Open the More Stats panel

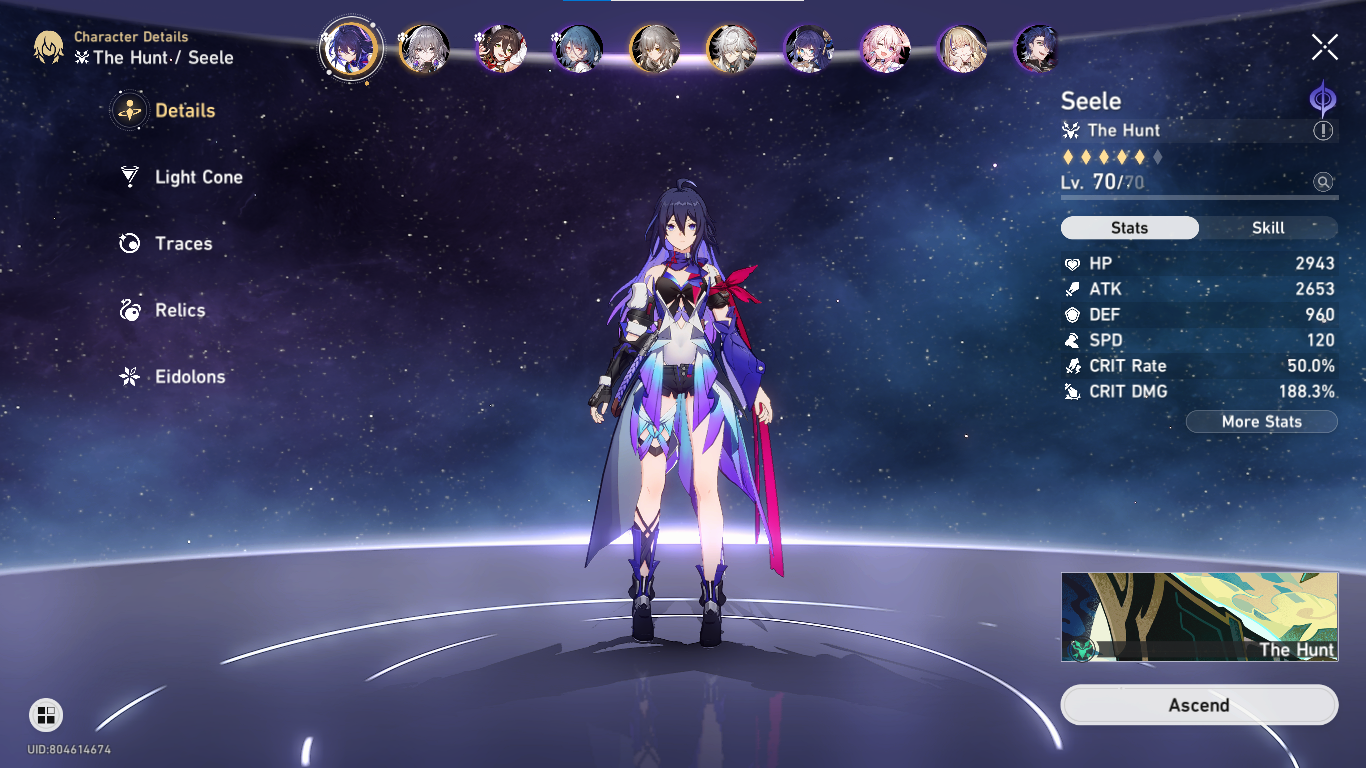pos(1261,422)
